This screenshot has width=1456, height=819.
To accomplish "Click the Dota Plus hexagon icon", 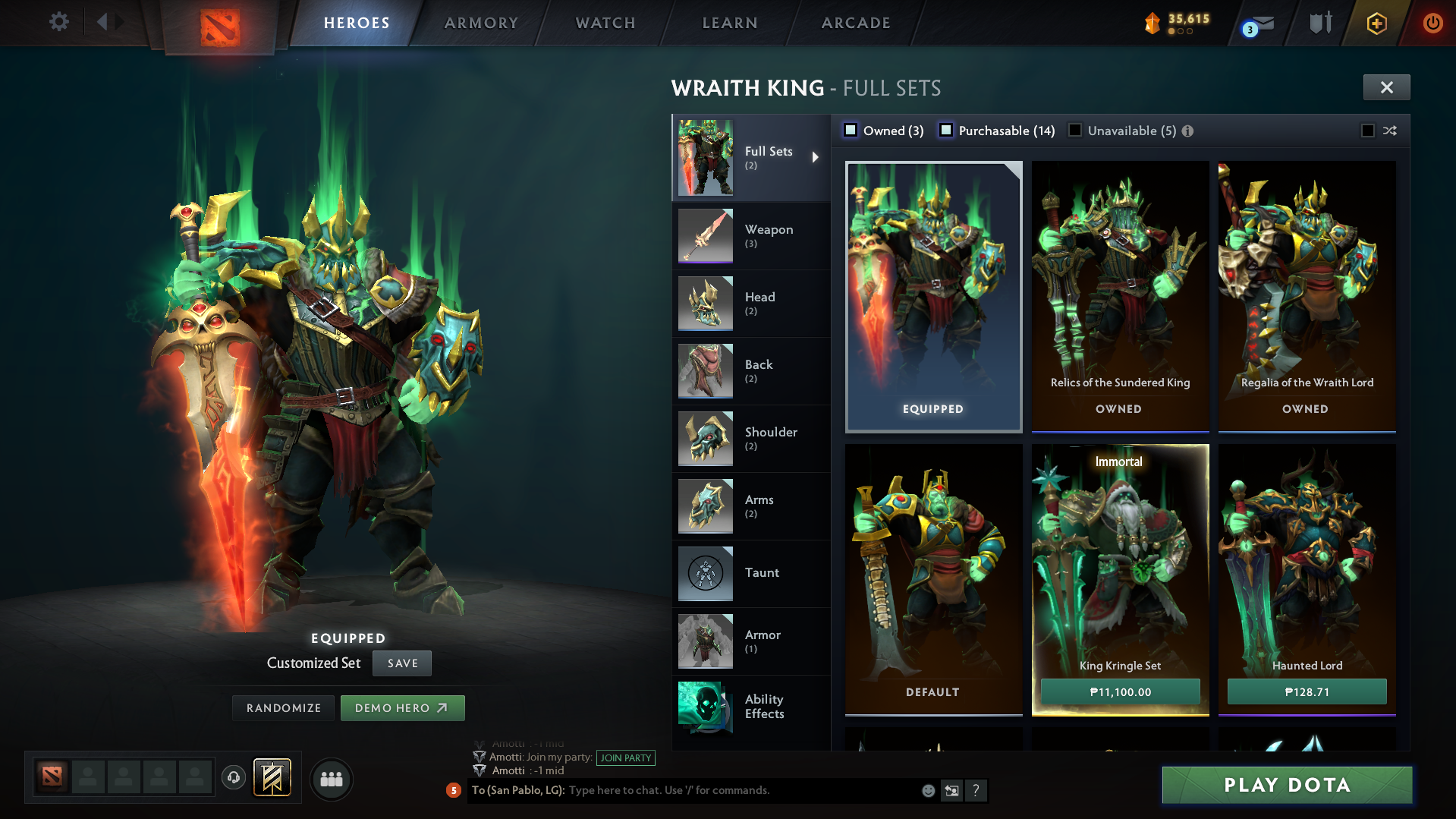I will (x=1376, y=24).
